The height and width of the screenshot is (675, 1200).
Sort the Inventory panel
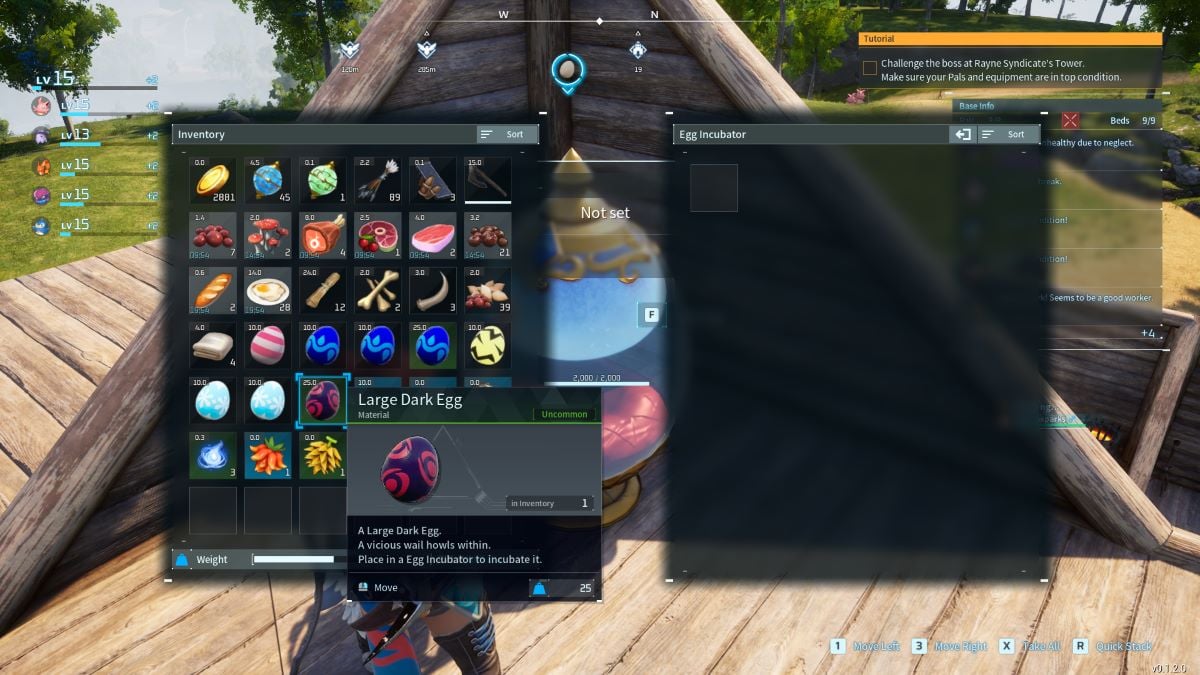point(508,134)
